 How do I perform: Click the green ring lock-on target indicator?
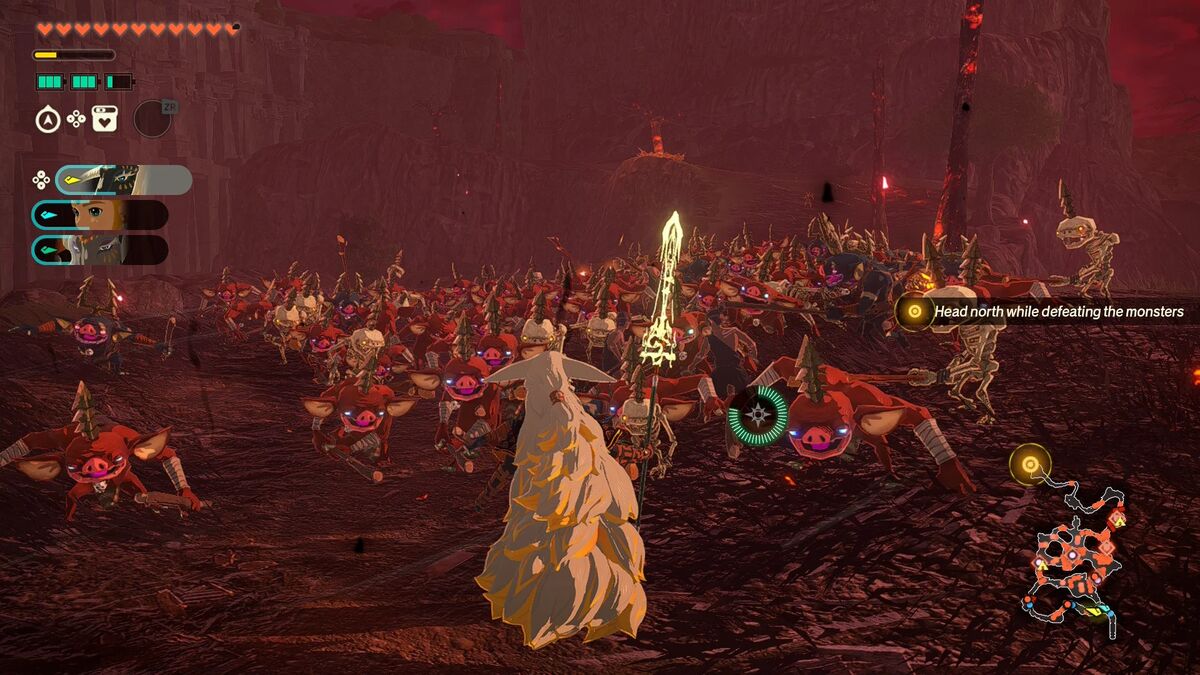coord(758,414)
